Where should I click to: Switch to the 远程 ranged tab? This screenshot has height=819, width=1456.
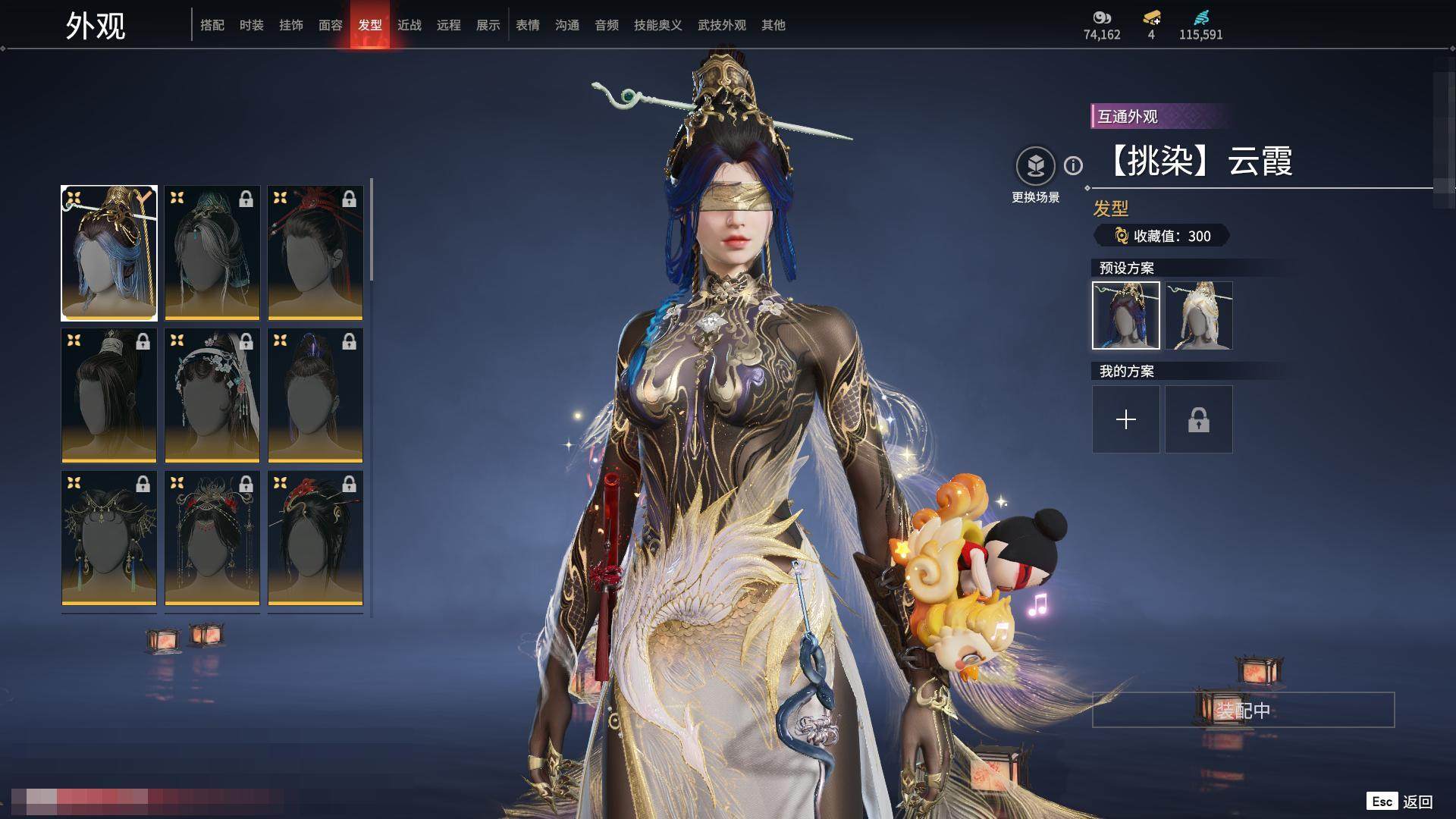pos(449,25)
